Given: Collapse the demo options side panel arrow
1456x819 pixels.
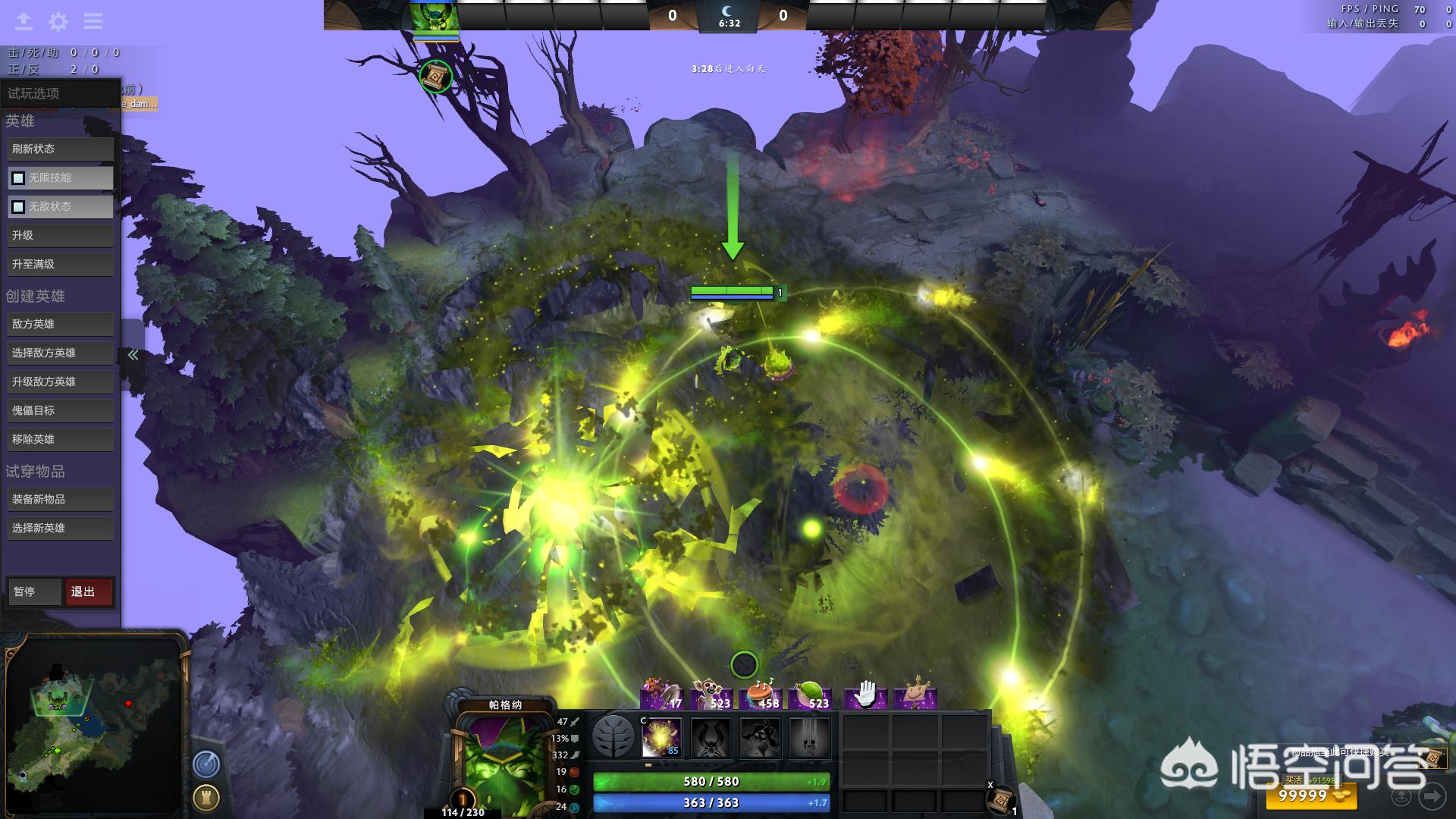Looking at the screenshot, I should (133, 355).
